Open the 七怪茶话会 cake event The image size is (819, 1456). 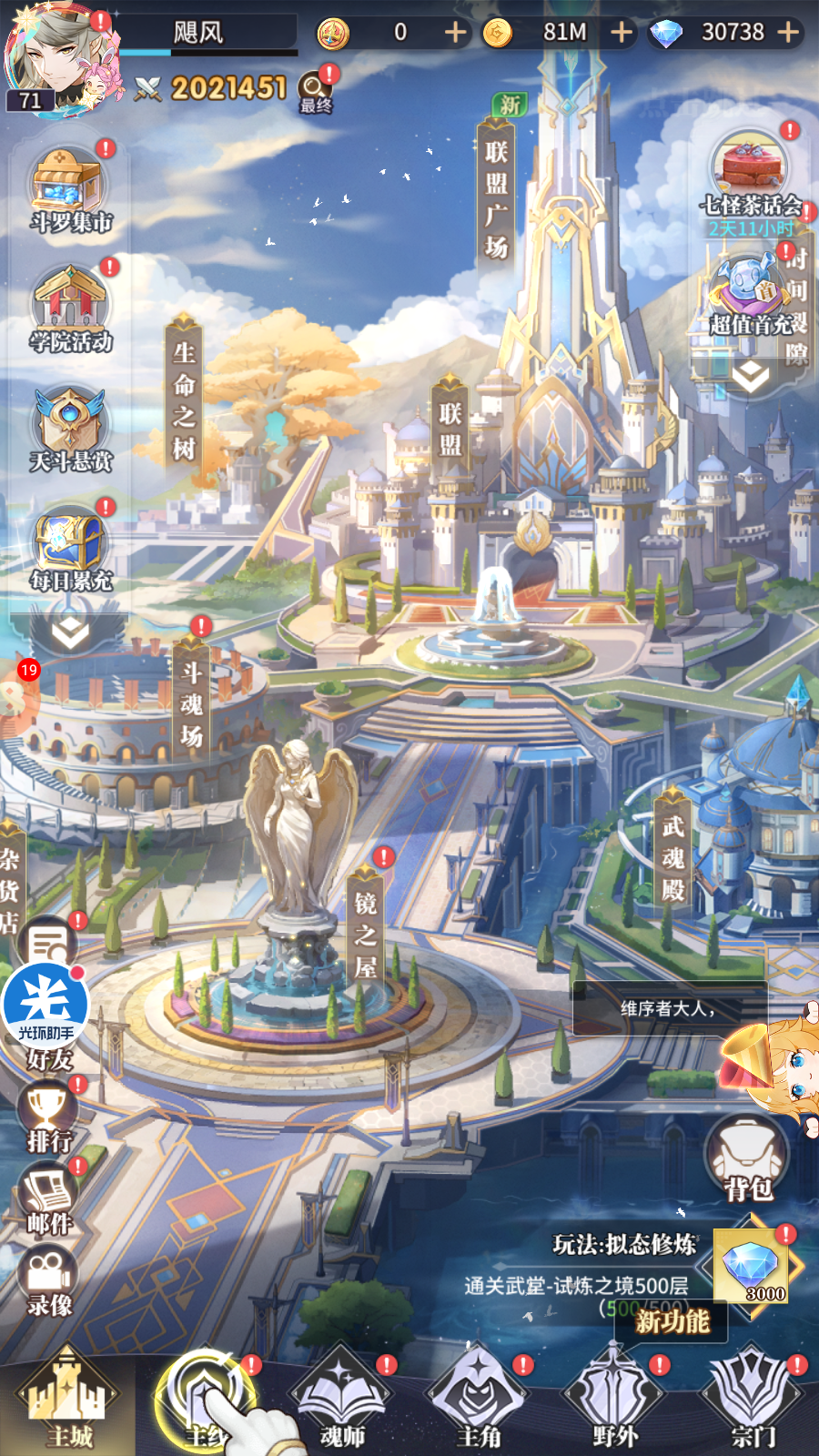pyautogui.click(x=749, y=173)
